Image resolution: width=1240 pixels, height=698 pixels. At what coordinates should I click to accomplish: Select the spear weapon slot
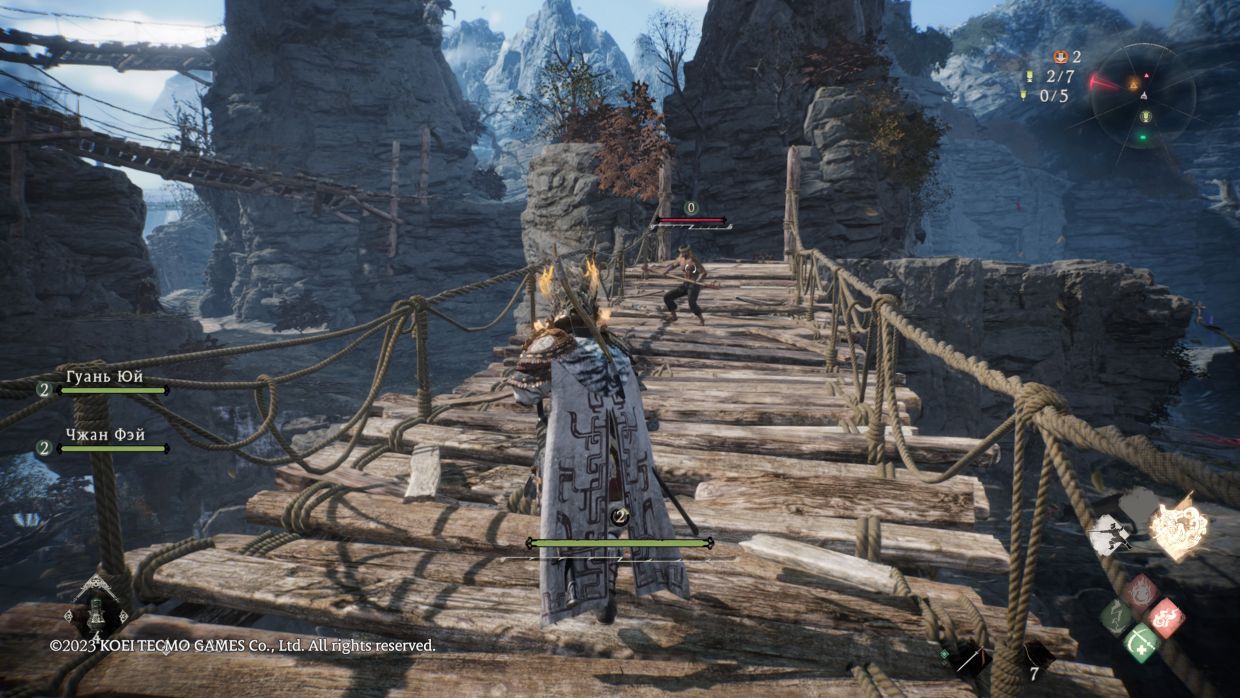coord(968,658)
